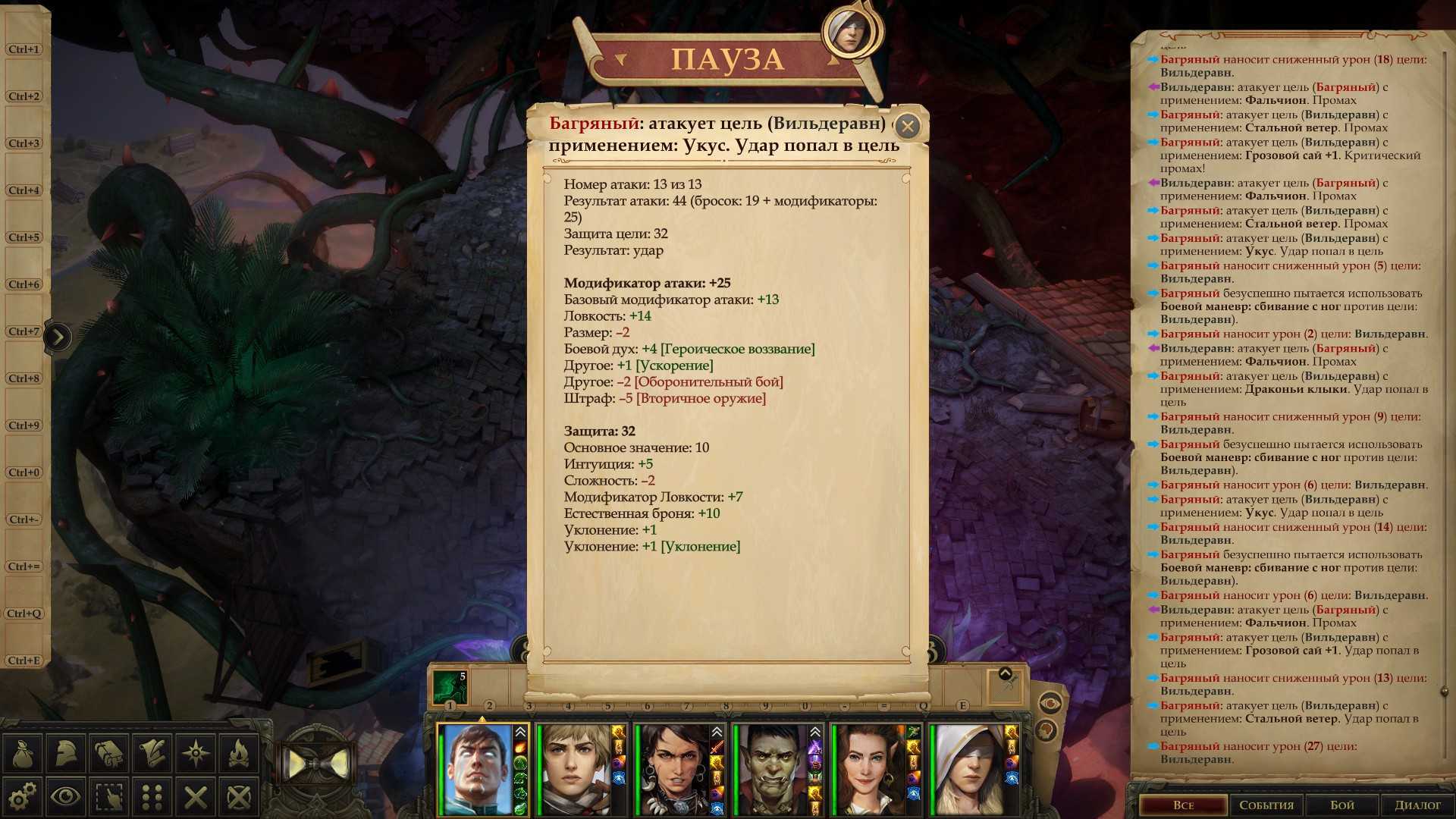Use the green ability in hotbar slot 1

450,686
